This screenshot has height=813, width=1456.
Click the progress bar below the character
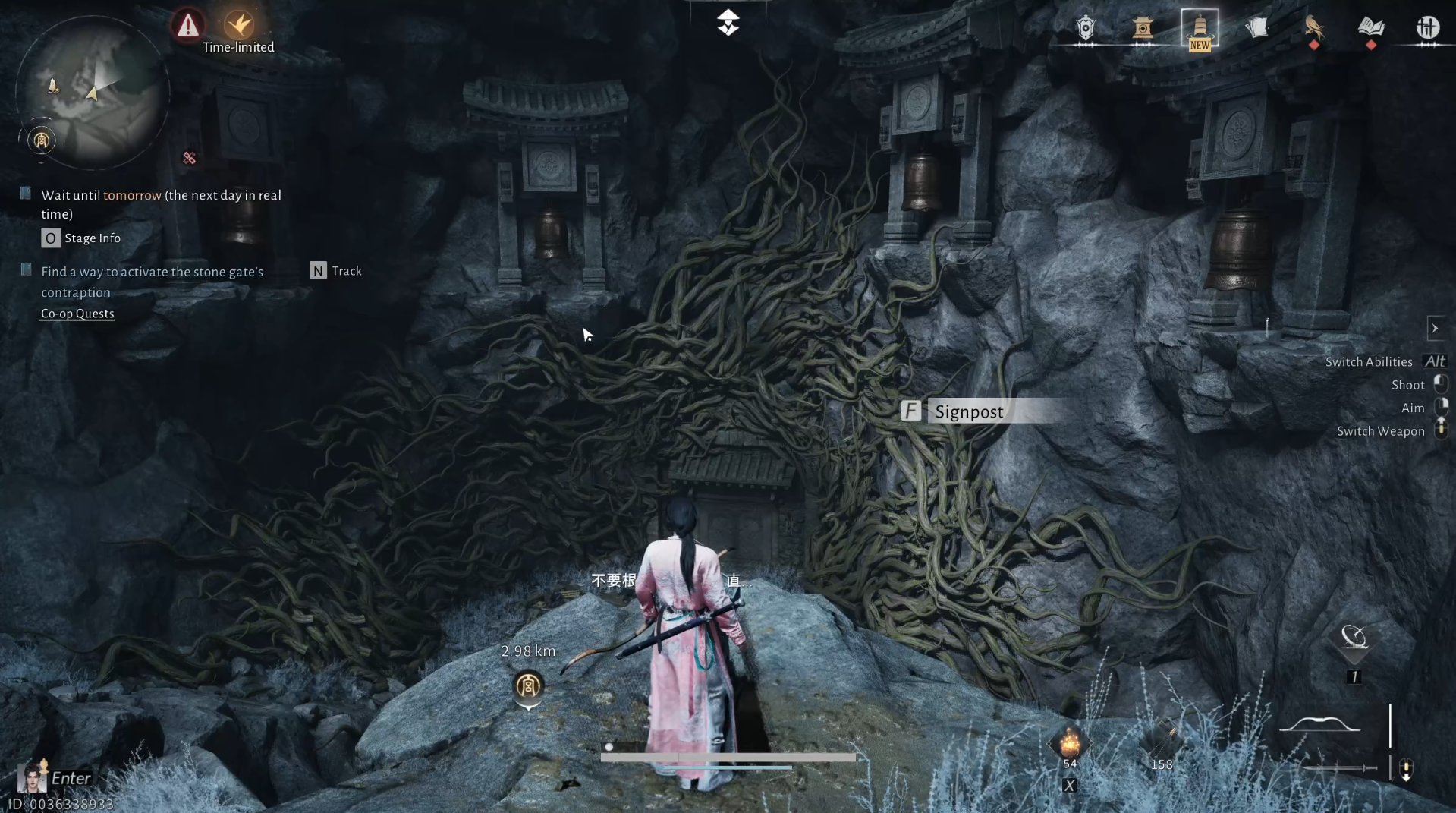(728, 757)
